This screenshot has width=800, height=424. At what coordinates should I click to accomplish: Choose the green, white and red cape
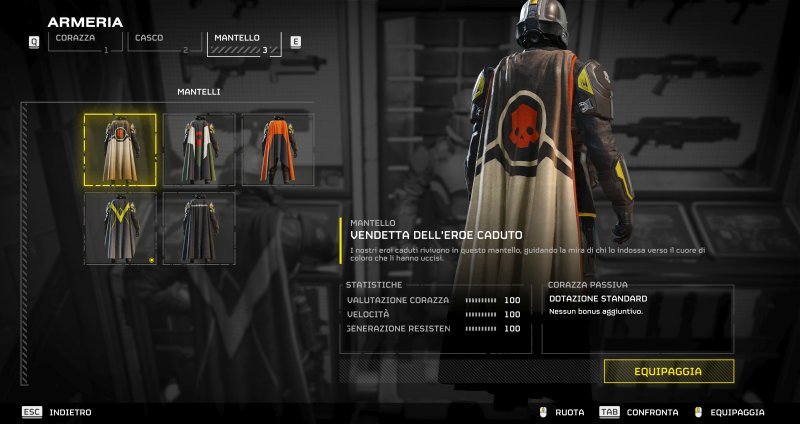[x=199, y=149]
